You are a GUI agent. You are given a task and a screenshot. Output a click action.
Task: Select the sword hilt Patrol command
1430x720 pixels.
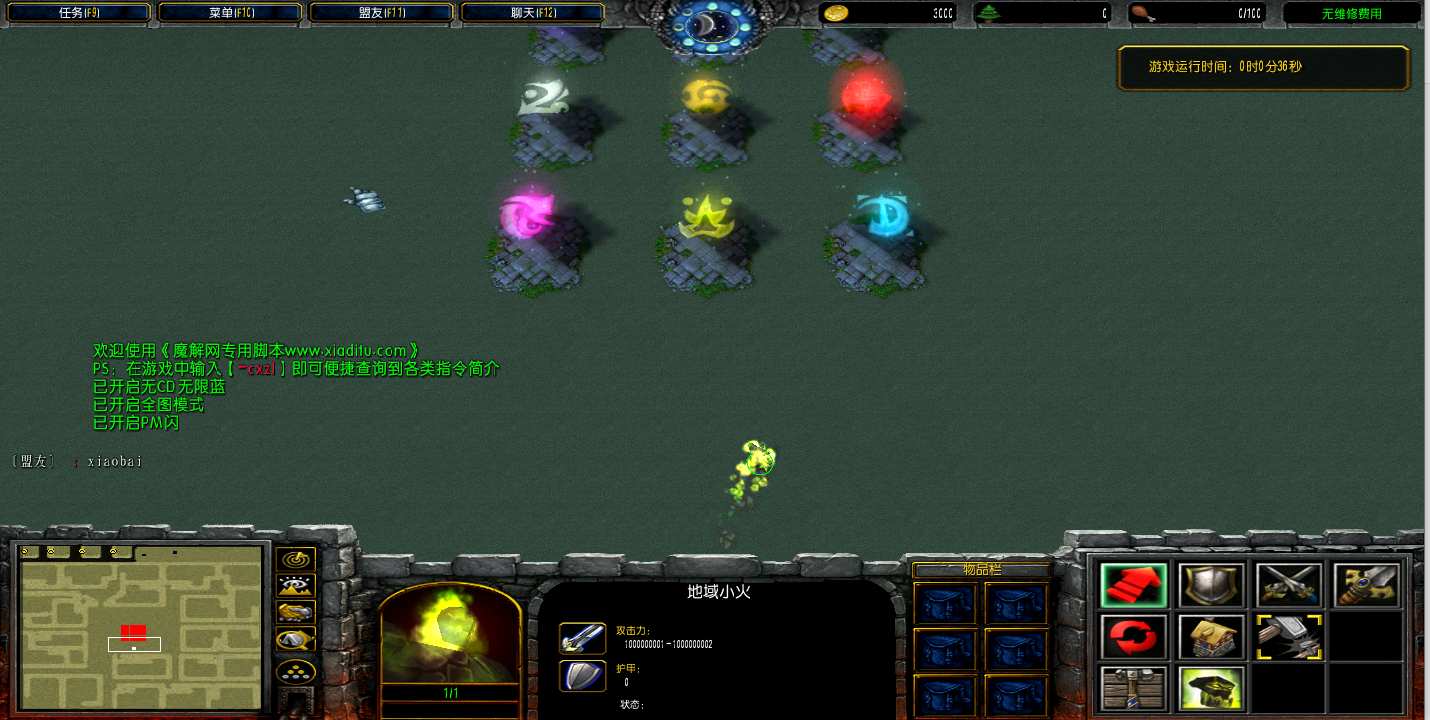[x=1366, y=585]
